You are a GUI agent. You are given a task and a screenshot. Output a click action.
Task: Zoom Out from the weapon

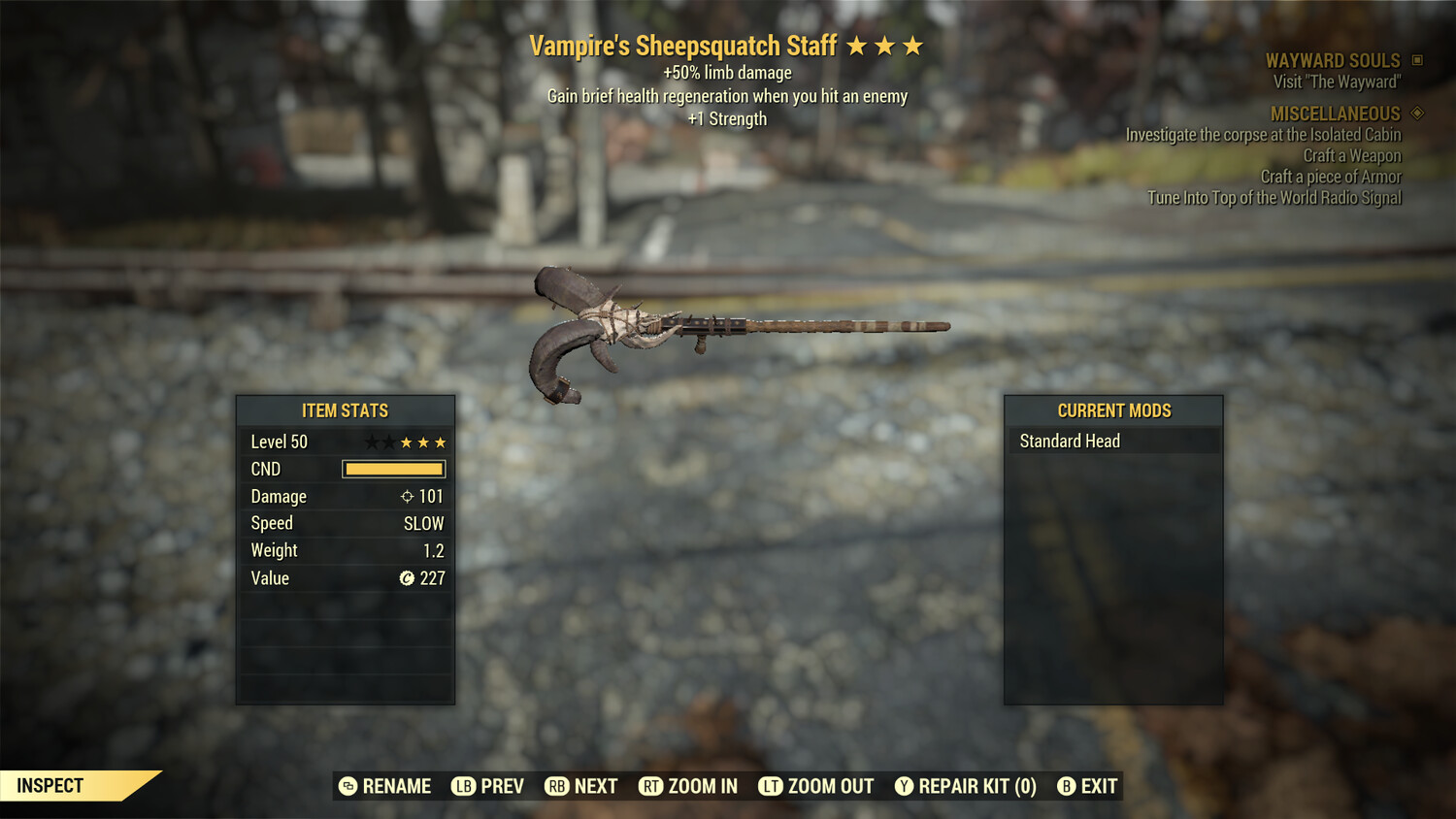[816, 786]
